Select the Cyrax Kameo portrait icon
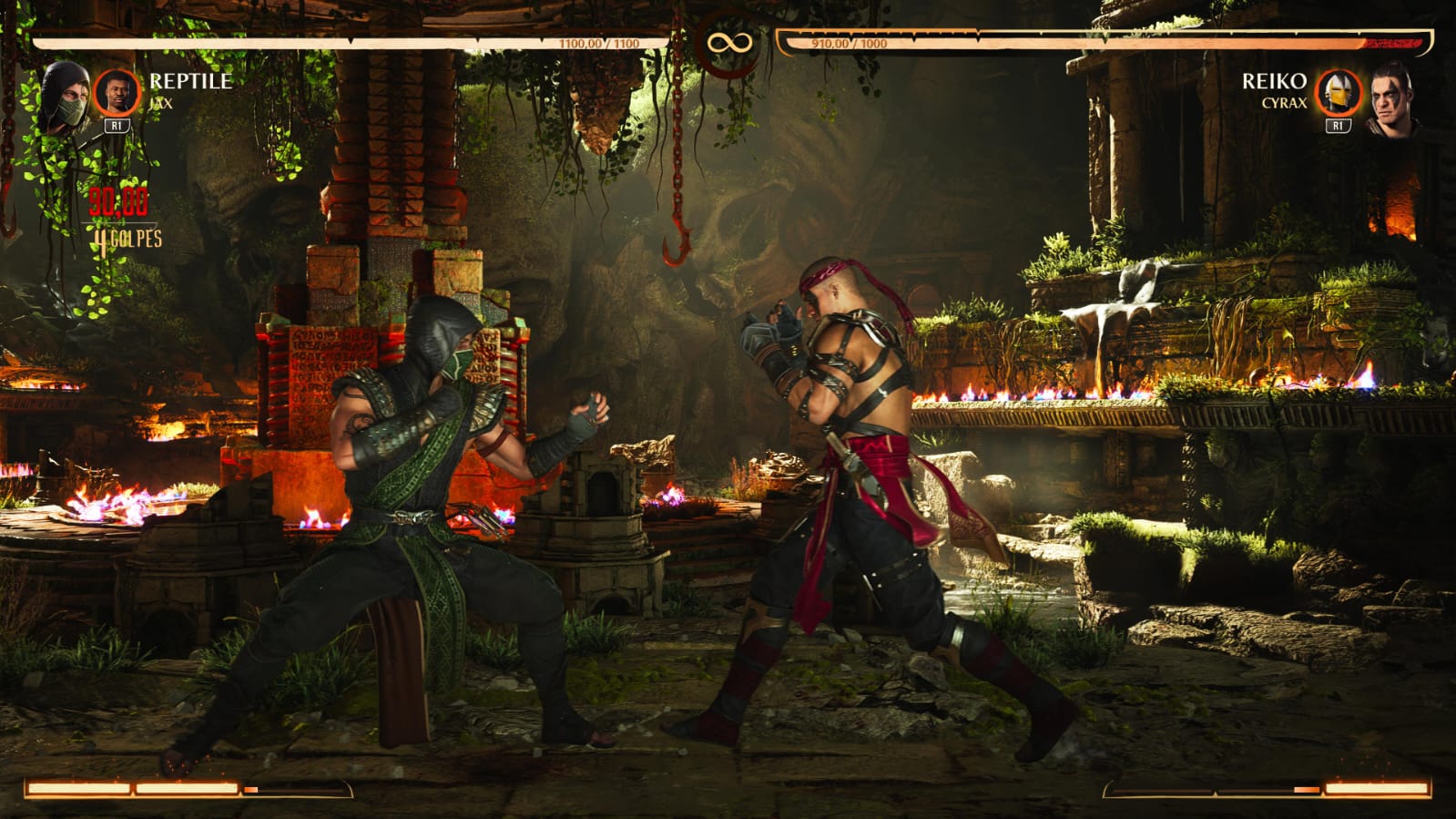Viewport: 1456px width, 819px height. (x=1338, y=92)
